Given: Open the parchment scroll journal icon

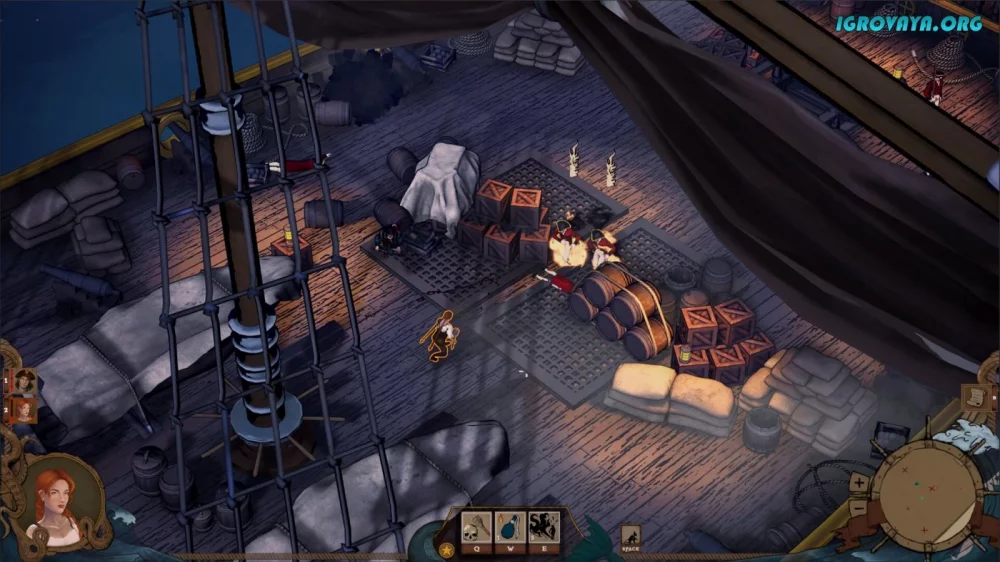Looking at the screenshot, I should [x=972, y=398].
